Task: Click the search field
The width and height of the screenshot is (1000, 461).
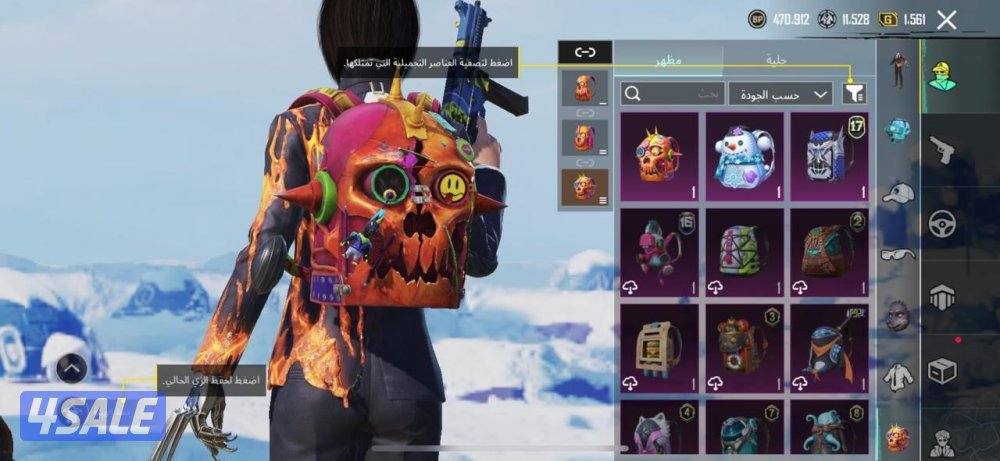Action: 672,94
